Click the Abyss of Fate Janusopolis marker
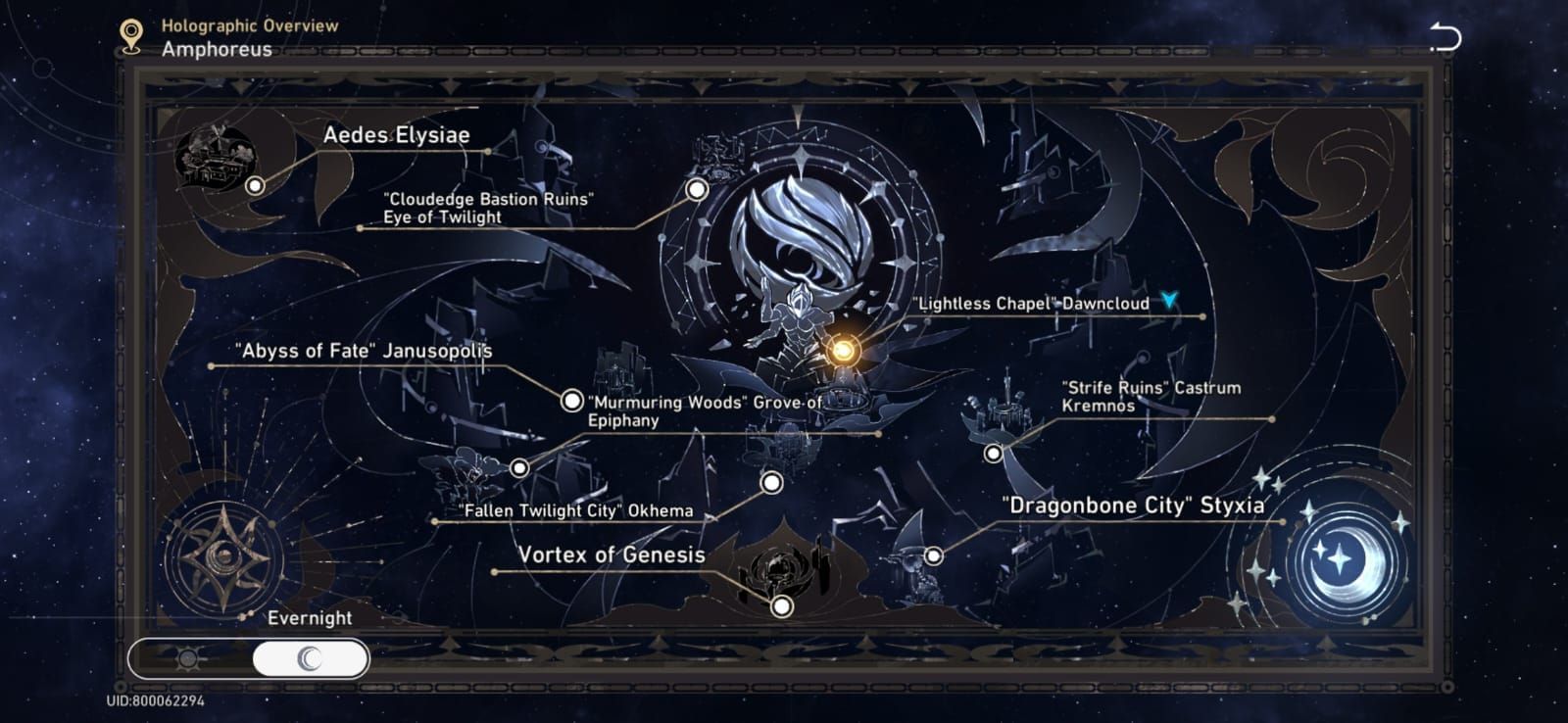Image resolution: width=1568 pixels, height=723 pixels. coord(571,401)
